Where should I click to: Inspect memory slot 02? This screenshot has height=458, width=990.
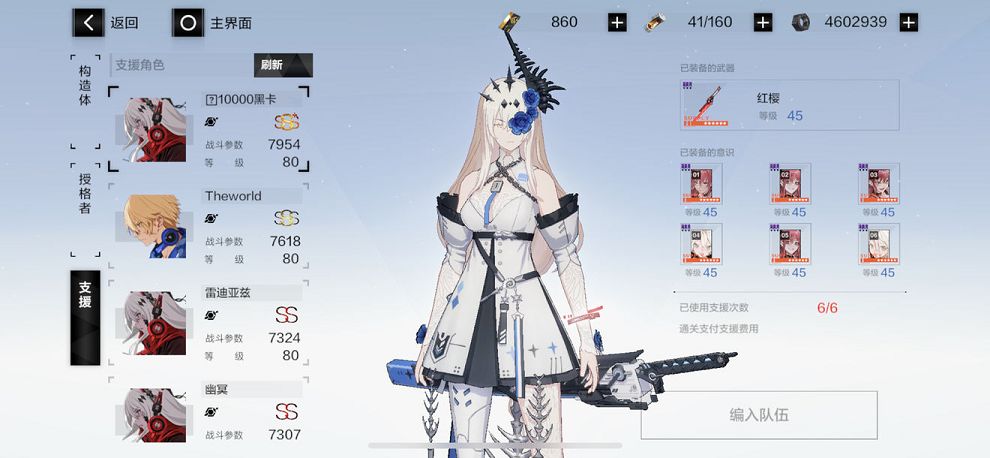(789, 184)
